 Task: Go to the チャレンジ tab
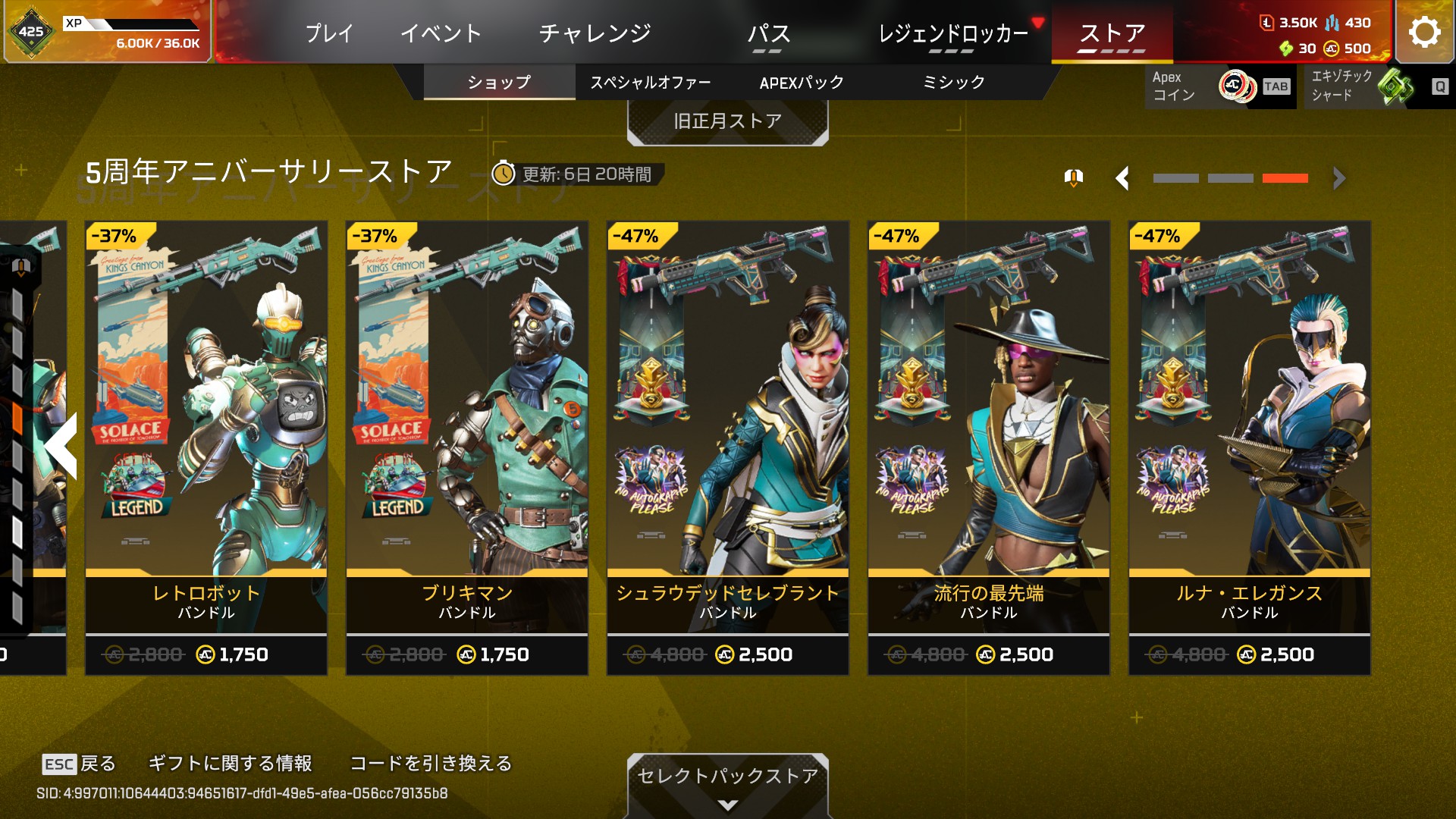(595, 33)
